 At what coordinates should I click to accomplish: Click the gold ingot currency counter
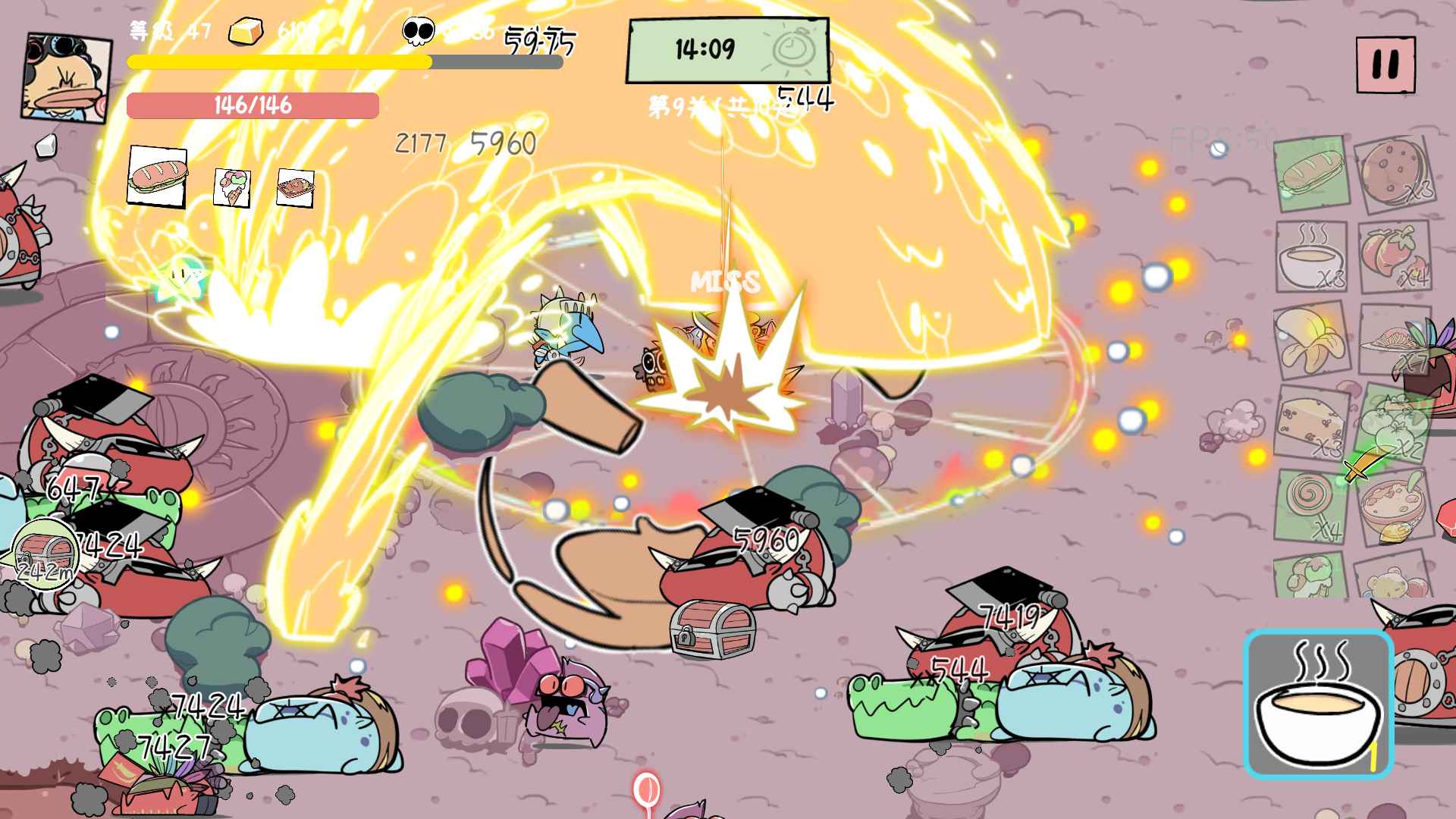click(x=246, y=30)
